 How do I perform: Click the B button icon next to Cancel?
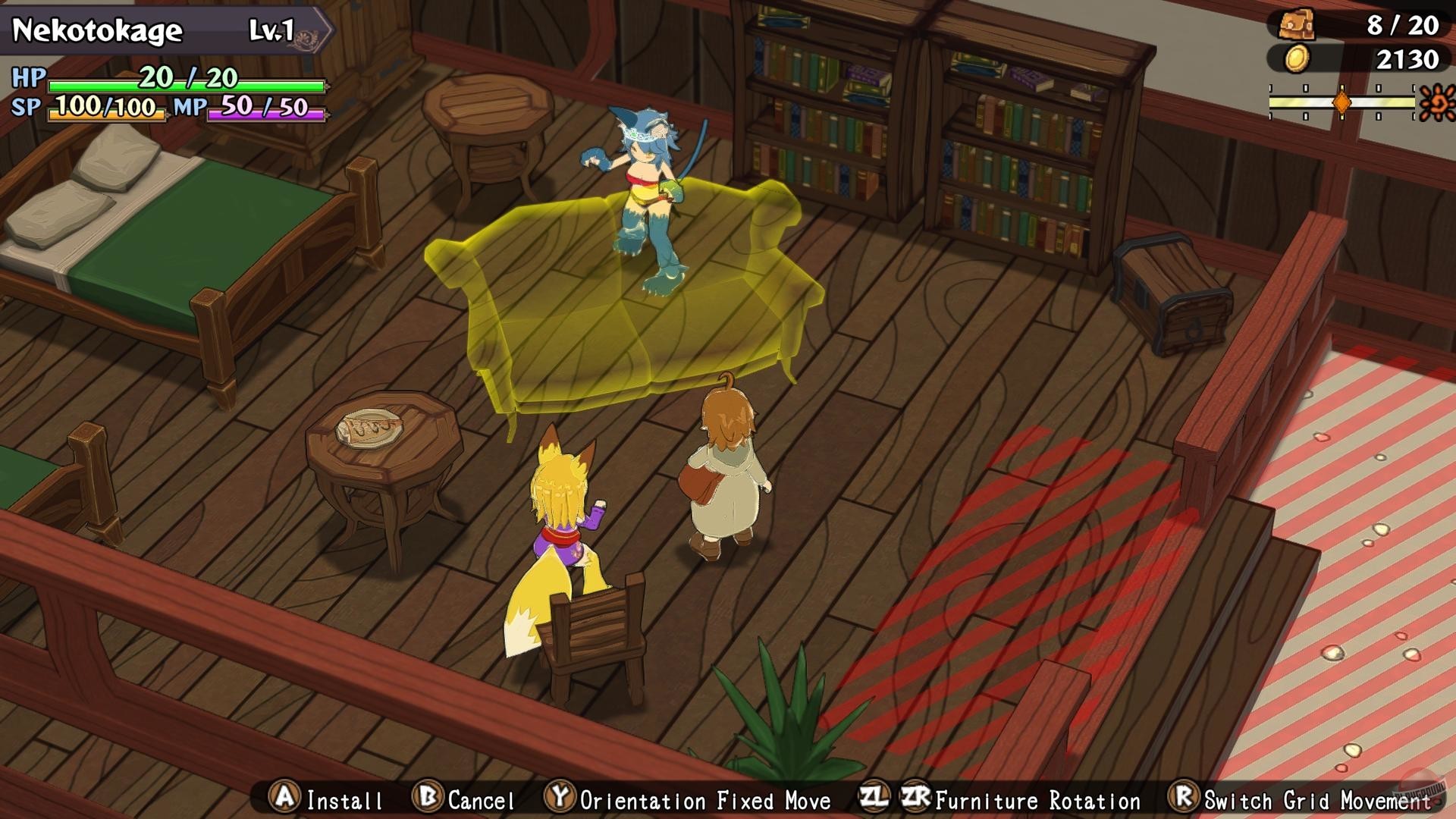[x=427, y=799]
